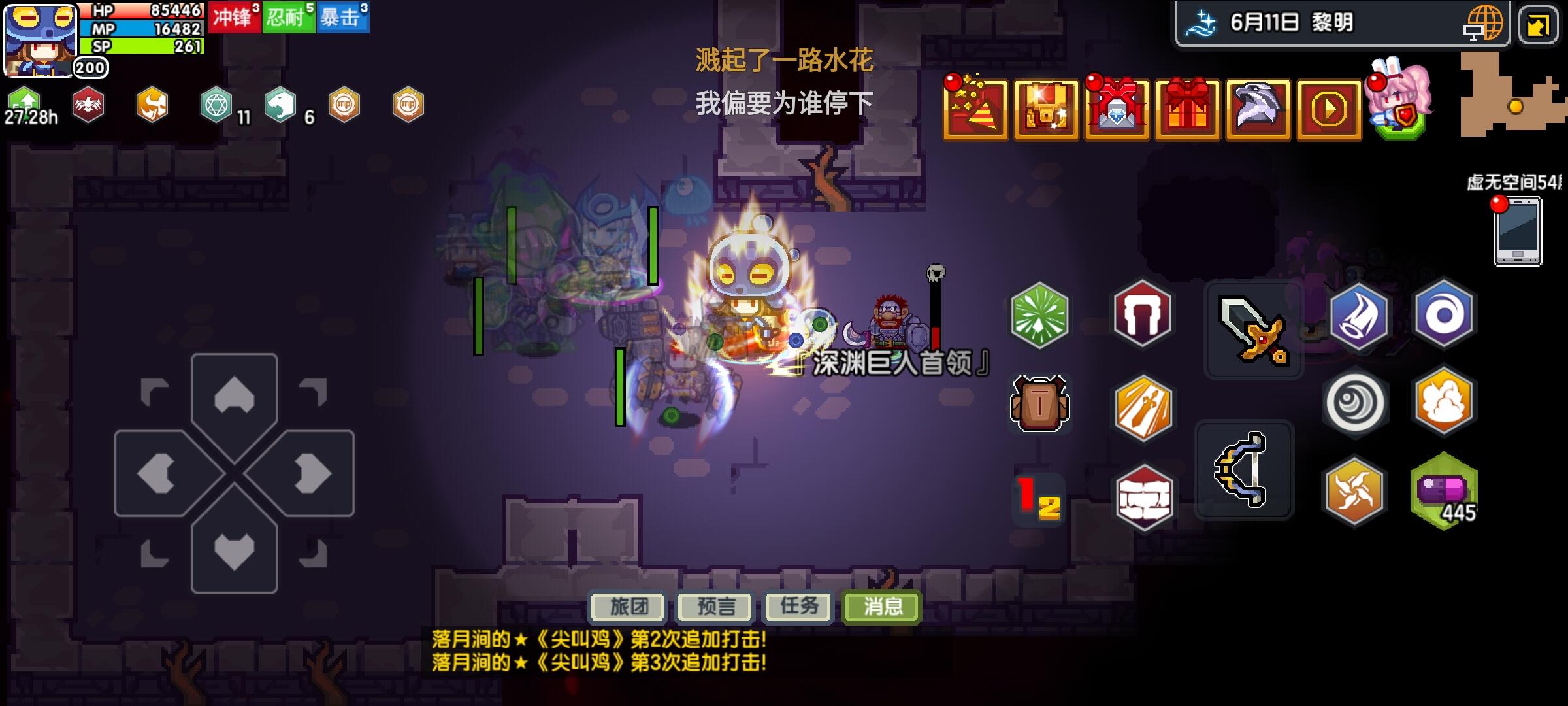Open the backpack inventory
Screen dimensions: 1568x706
click(x=1040, y=405)
